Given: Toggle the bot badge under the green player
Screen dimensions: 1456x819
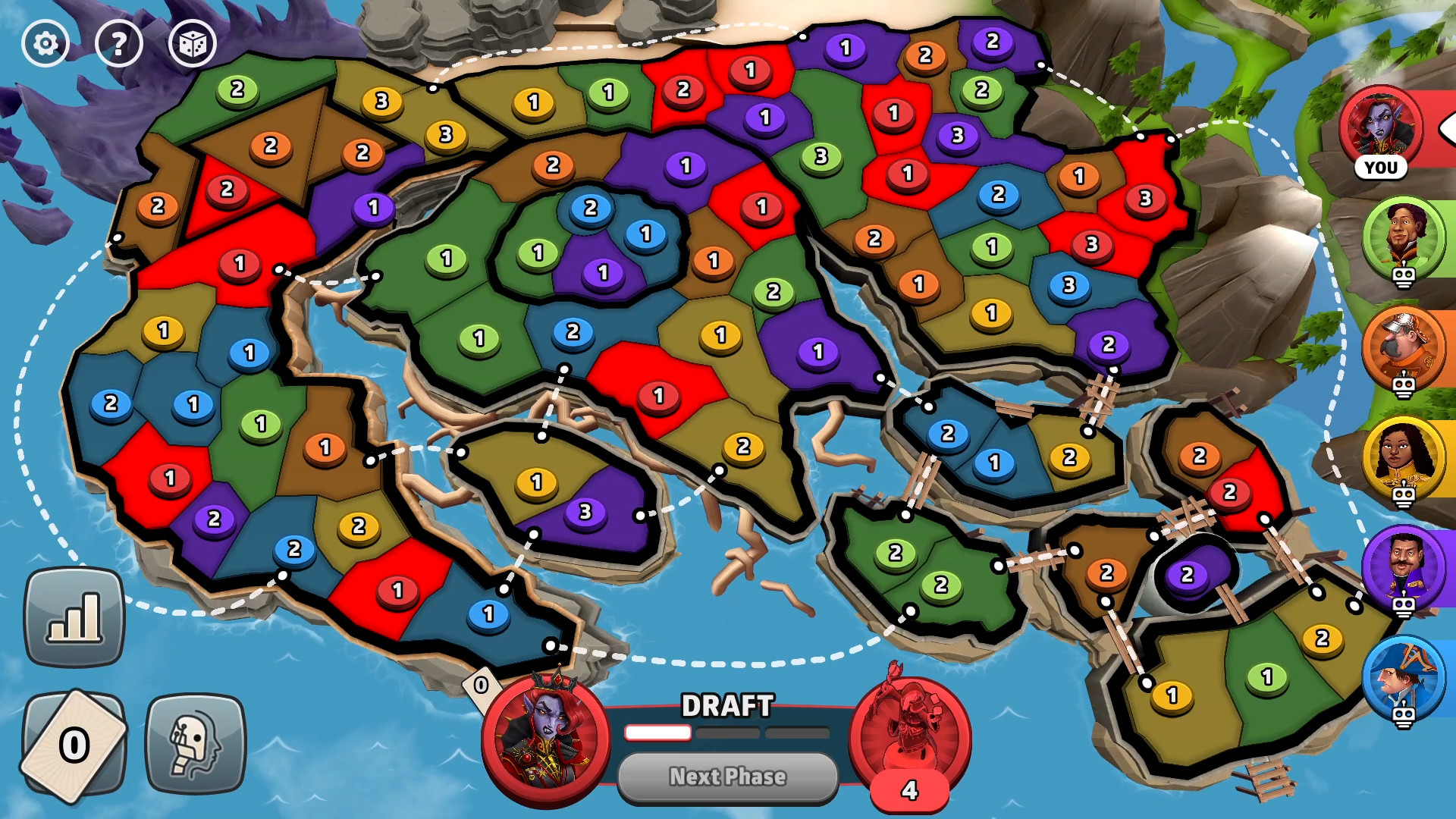Looking at the screenshot, I should coord(1402,278).
